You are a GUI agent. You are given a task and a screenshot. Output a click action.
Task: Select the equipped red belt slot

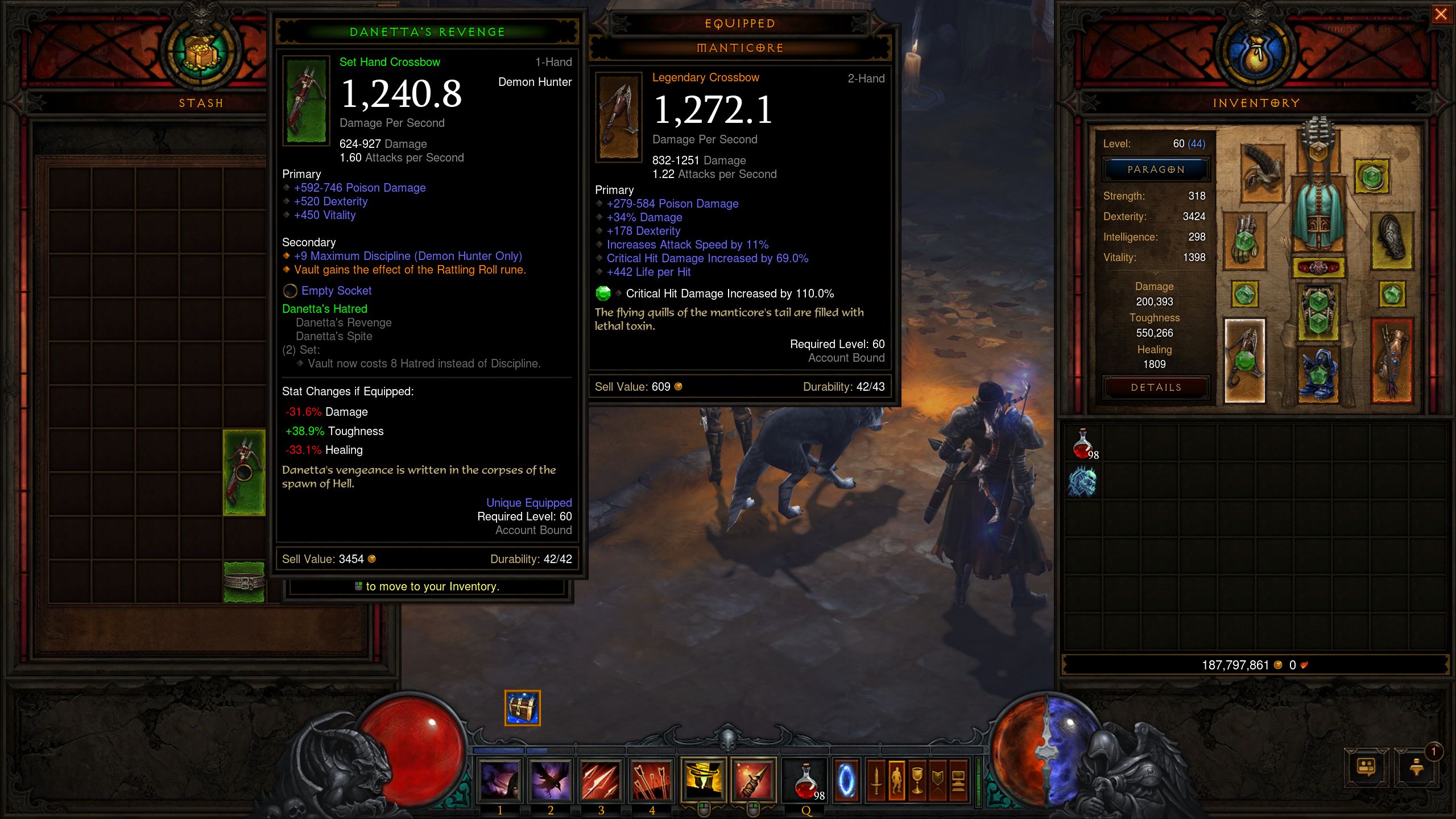(1318, 267)
